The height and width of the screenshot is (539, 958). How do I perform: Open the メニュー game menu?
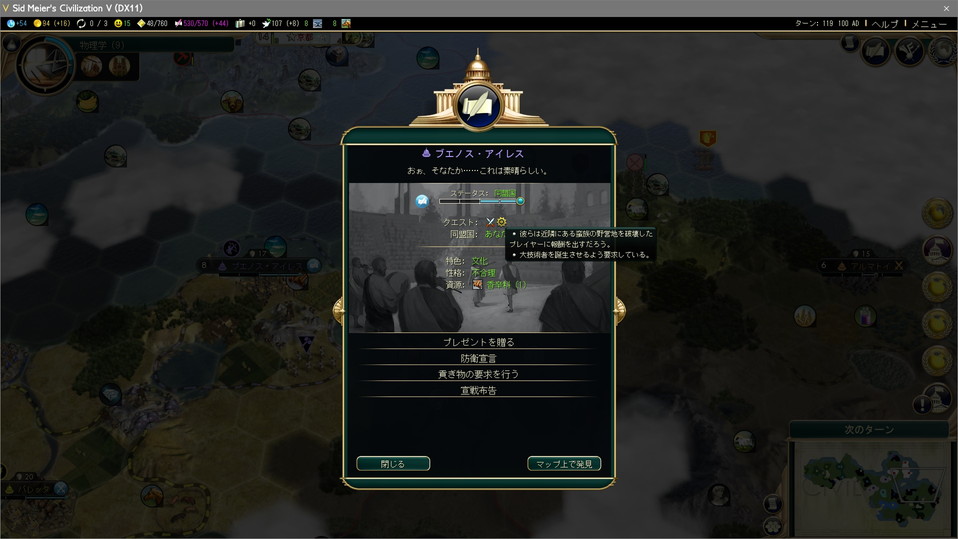pyautogui.click(x=928, y=24)
